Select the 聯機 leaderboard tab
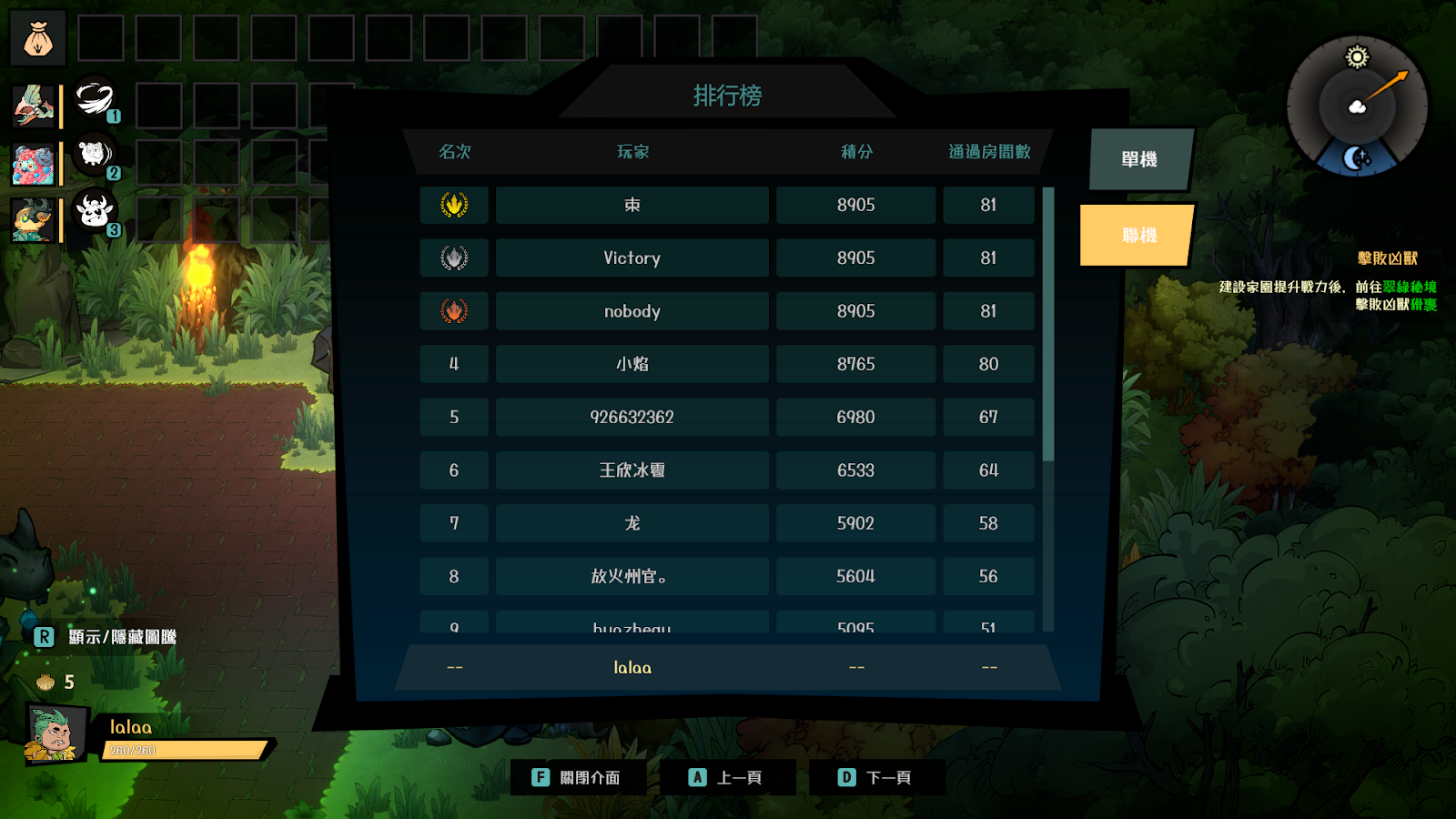 (x=1137, y=236)
